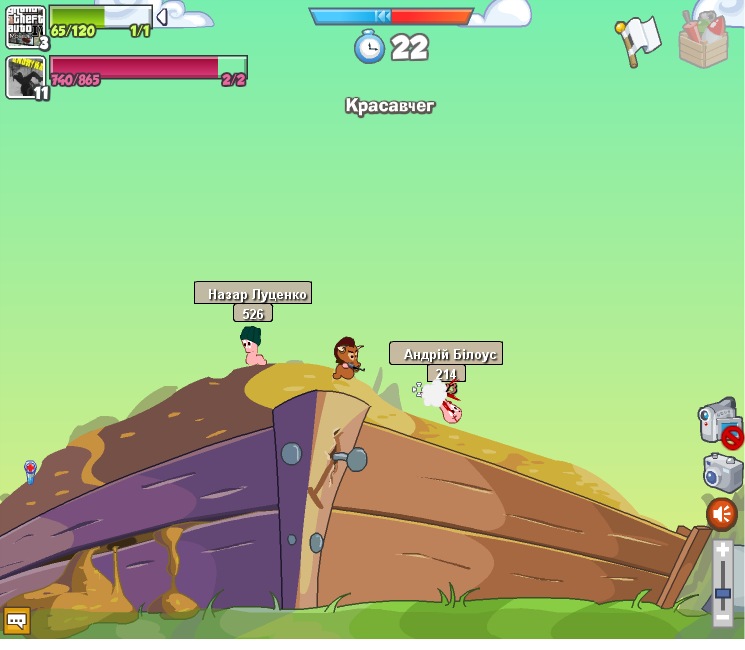Image resolution: width=745 pixels, height=650 pixels.
Task: Take a screenshot with the photo camera icon
Action: coord(722,472)
